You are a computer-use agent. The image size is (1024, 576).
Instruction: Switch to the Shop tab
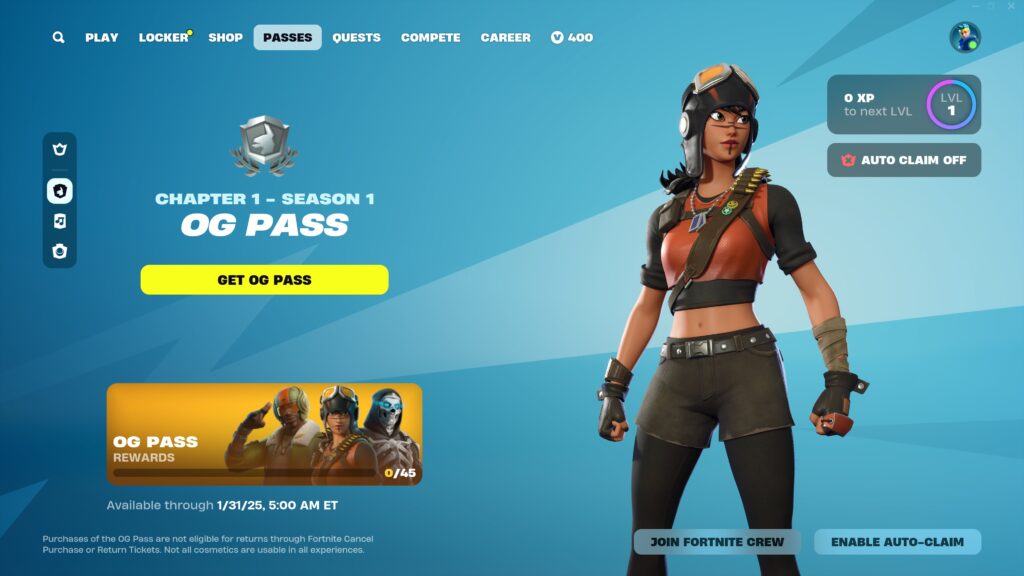pos(225,38)
